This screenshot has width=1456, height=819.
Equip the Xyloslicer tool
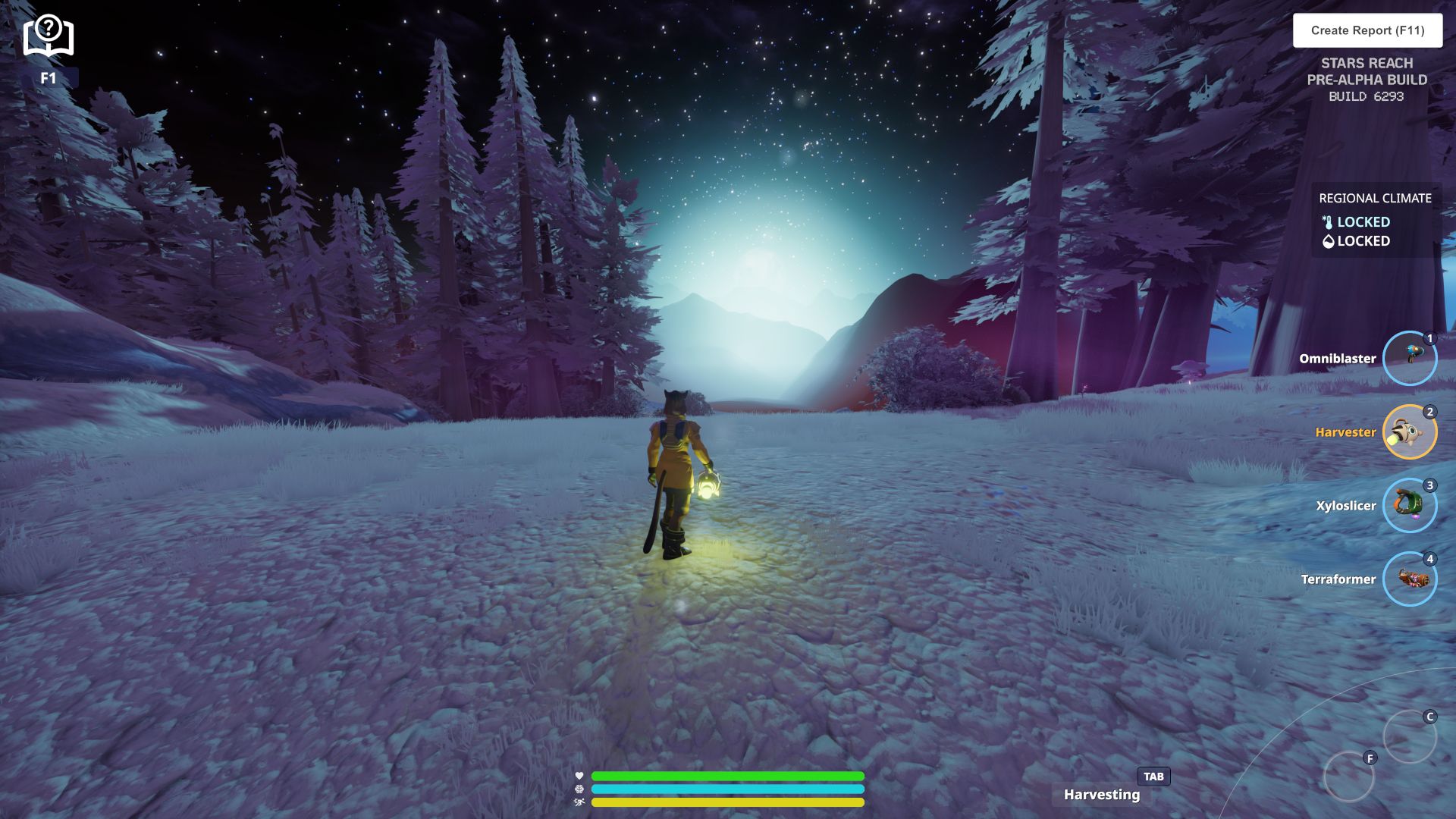[x=1409, y=506]
